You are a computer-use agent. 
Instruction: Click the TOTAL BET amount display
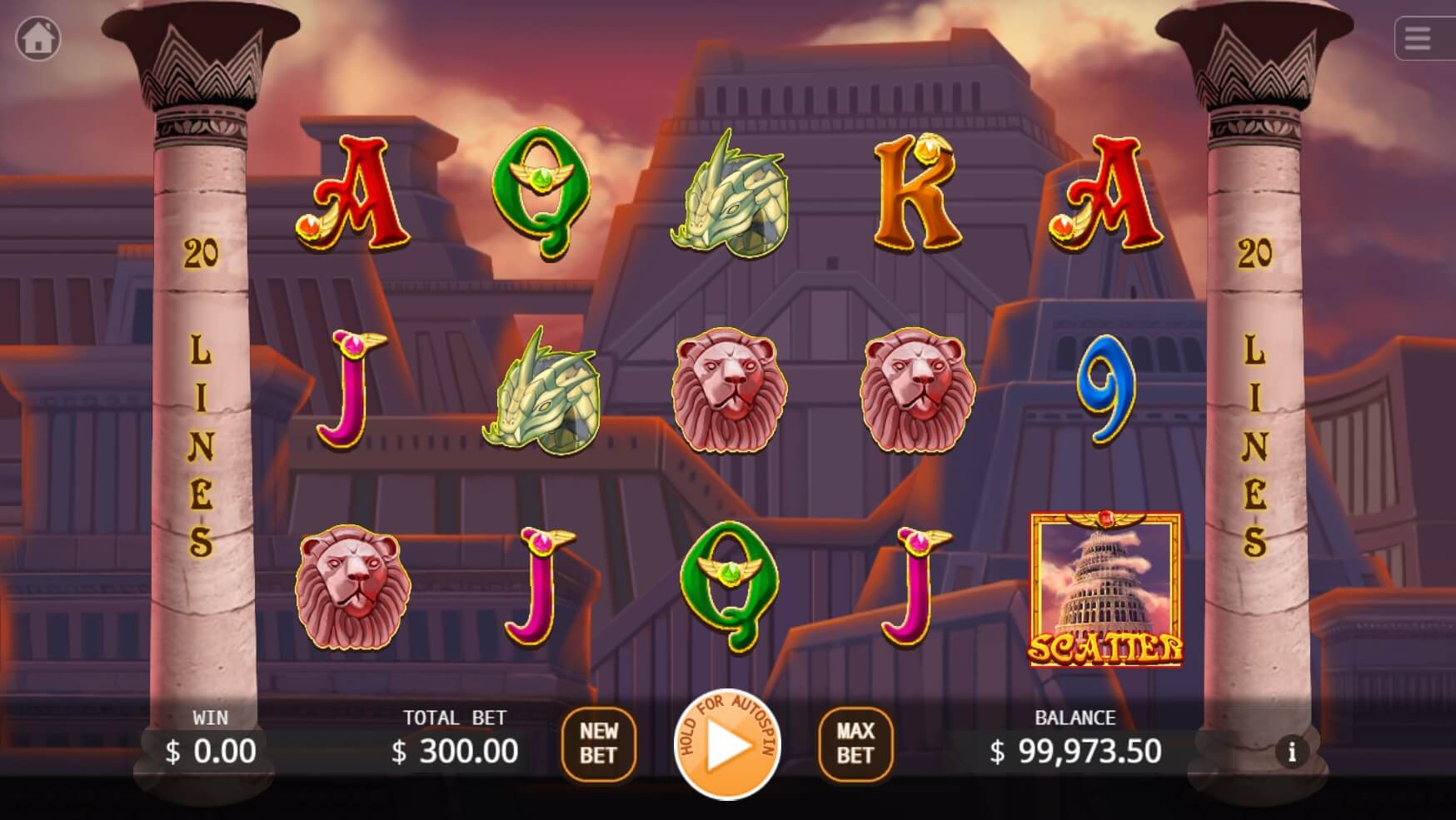(456, 751)
